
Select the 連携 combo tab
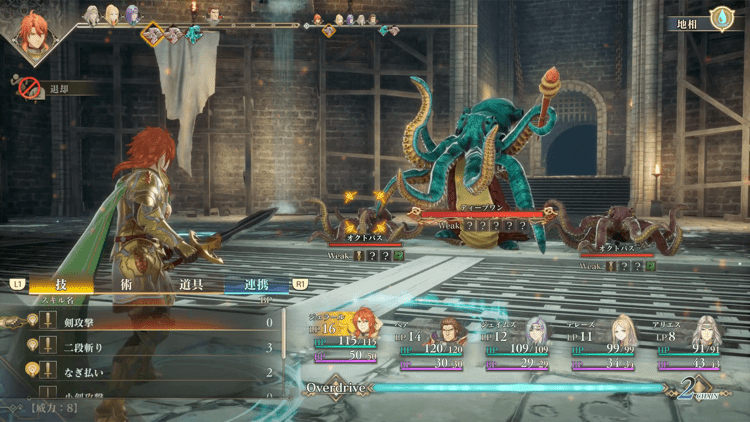[255, 284]
